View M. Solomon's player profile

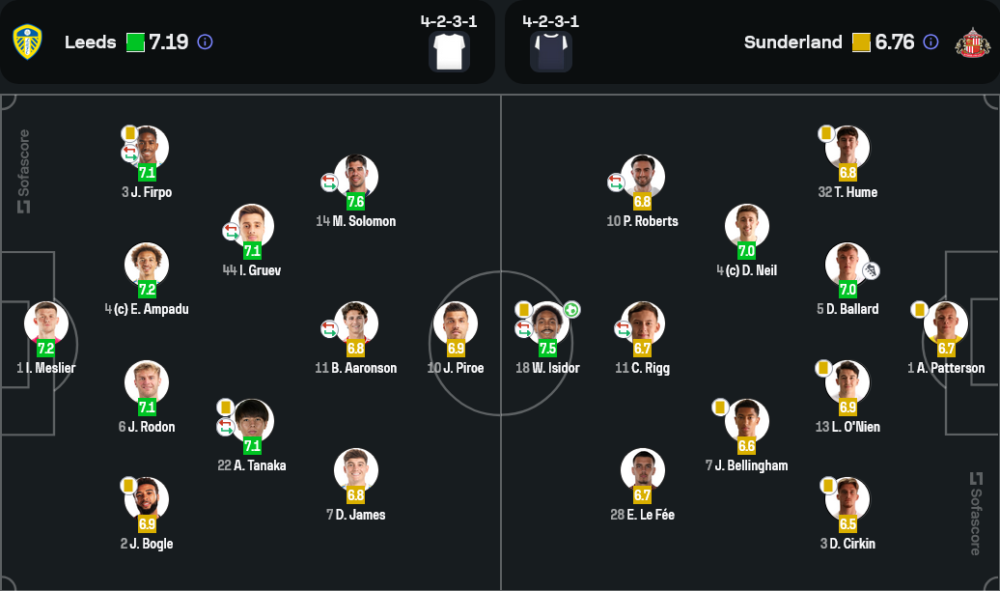click(356, 177)
